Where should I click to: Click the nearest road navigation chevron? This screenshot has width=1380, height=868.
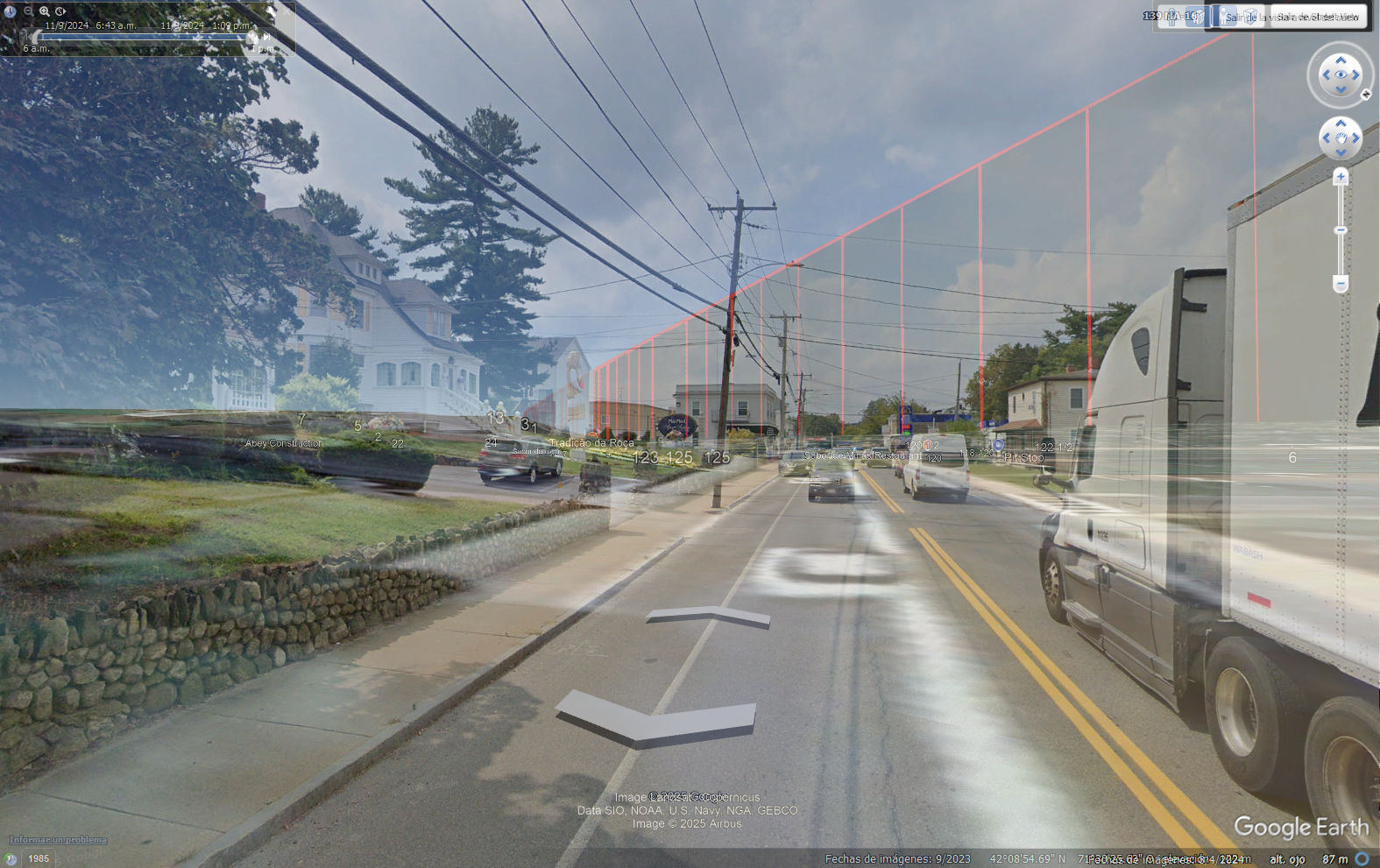(x=655, y=716)
